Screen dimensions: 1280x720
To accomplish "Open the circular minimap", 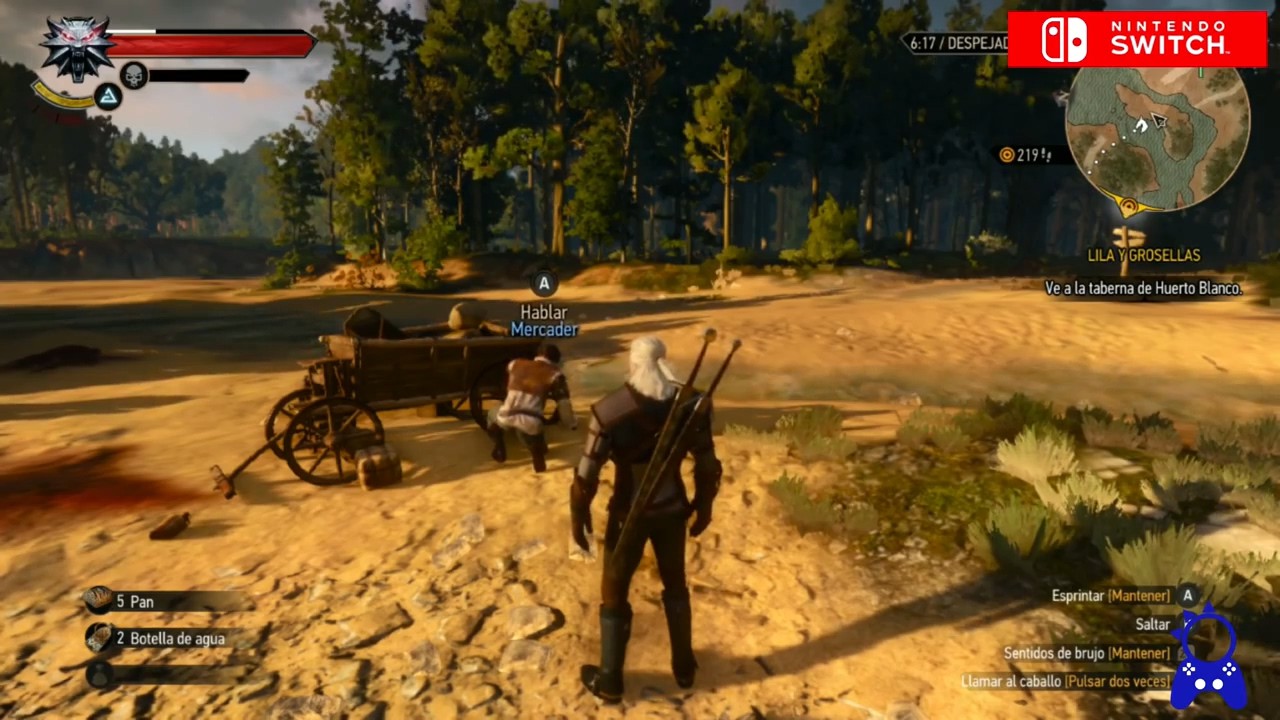I will (1157, 137).
